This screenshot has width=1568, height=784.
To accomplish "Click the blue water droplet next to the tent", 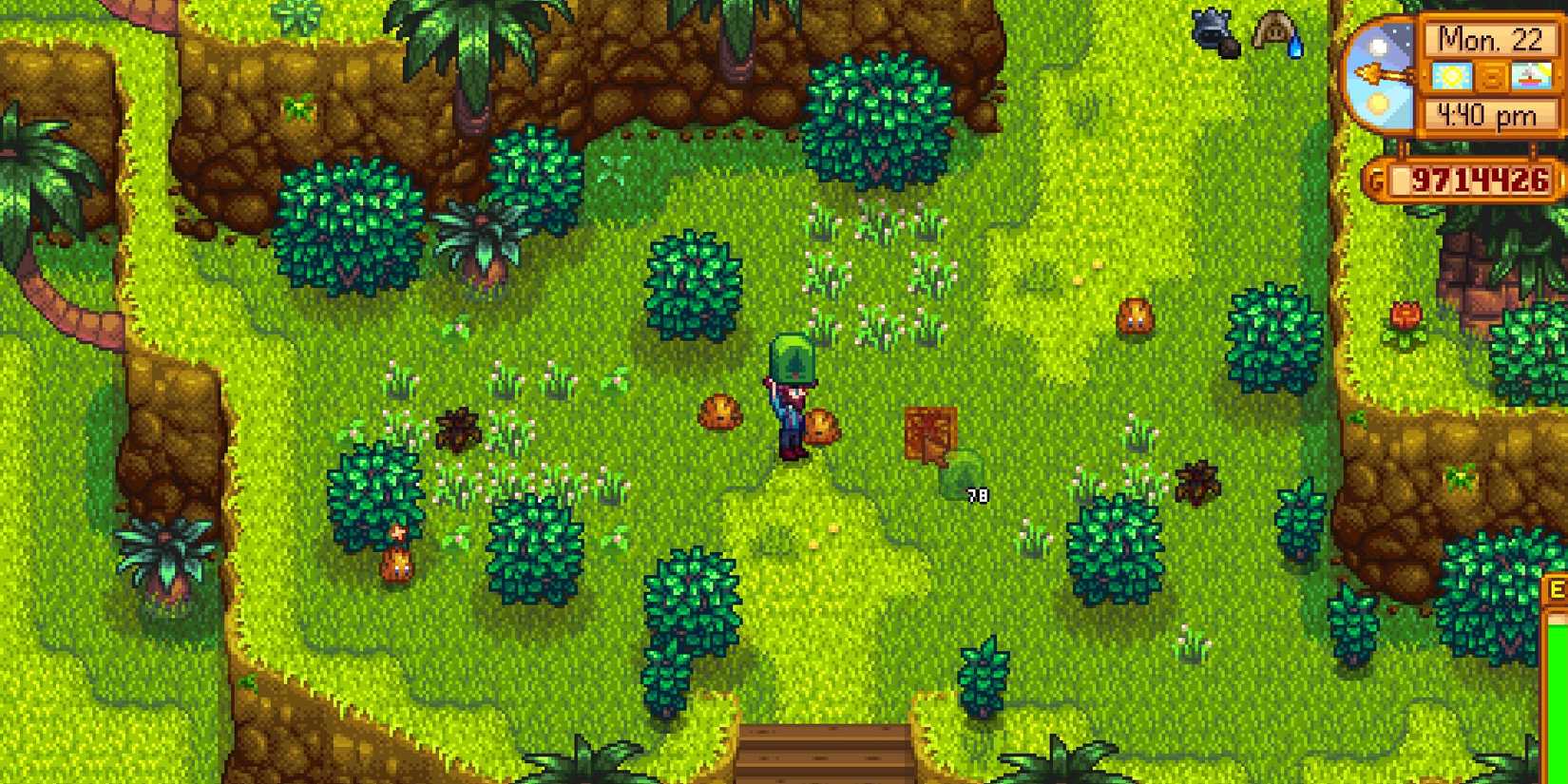I will [1295, 46].
